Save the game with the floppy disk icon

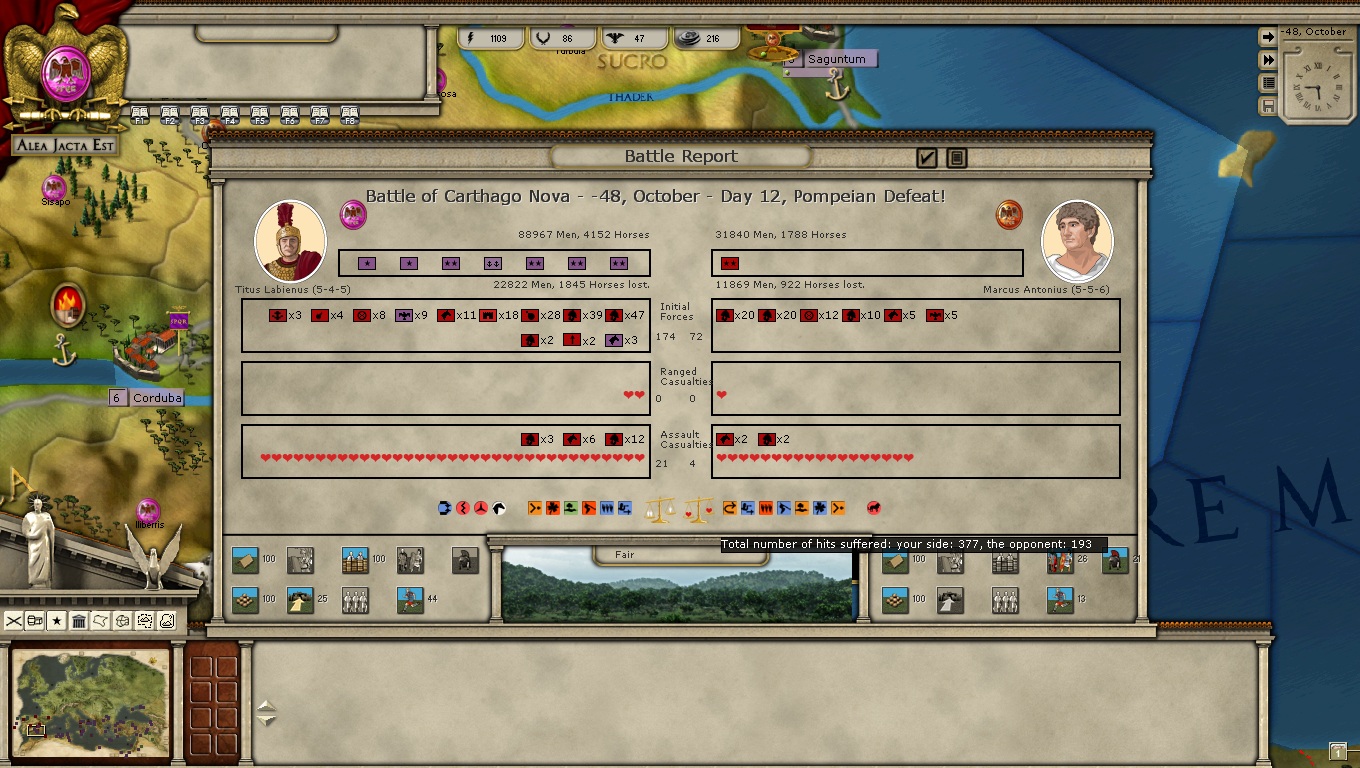pos(1268,106)
